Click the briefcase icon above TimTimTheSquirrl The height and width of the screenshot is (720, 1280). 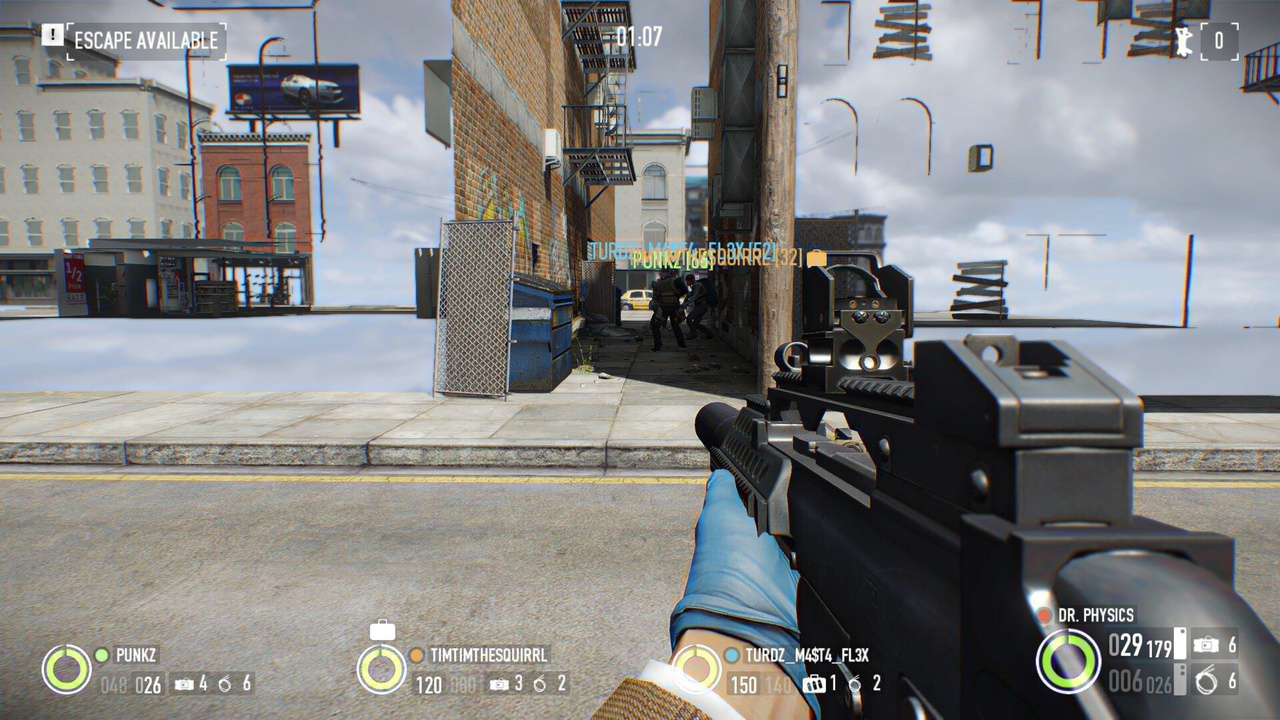click(x=382, y=630)
